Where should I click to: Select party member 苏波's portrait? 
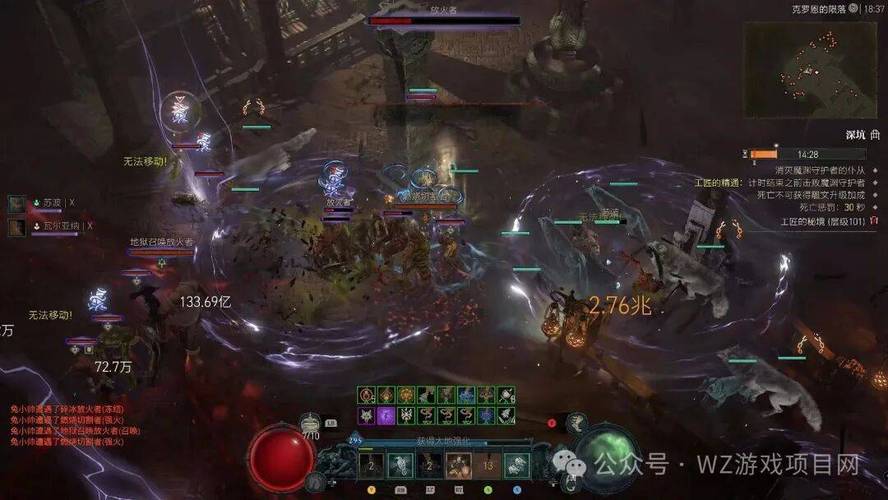tap(17, 203)
